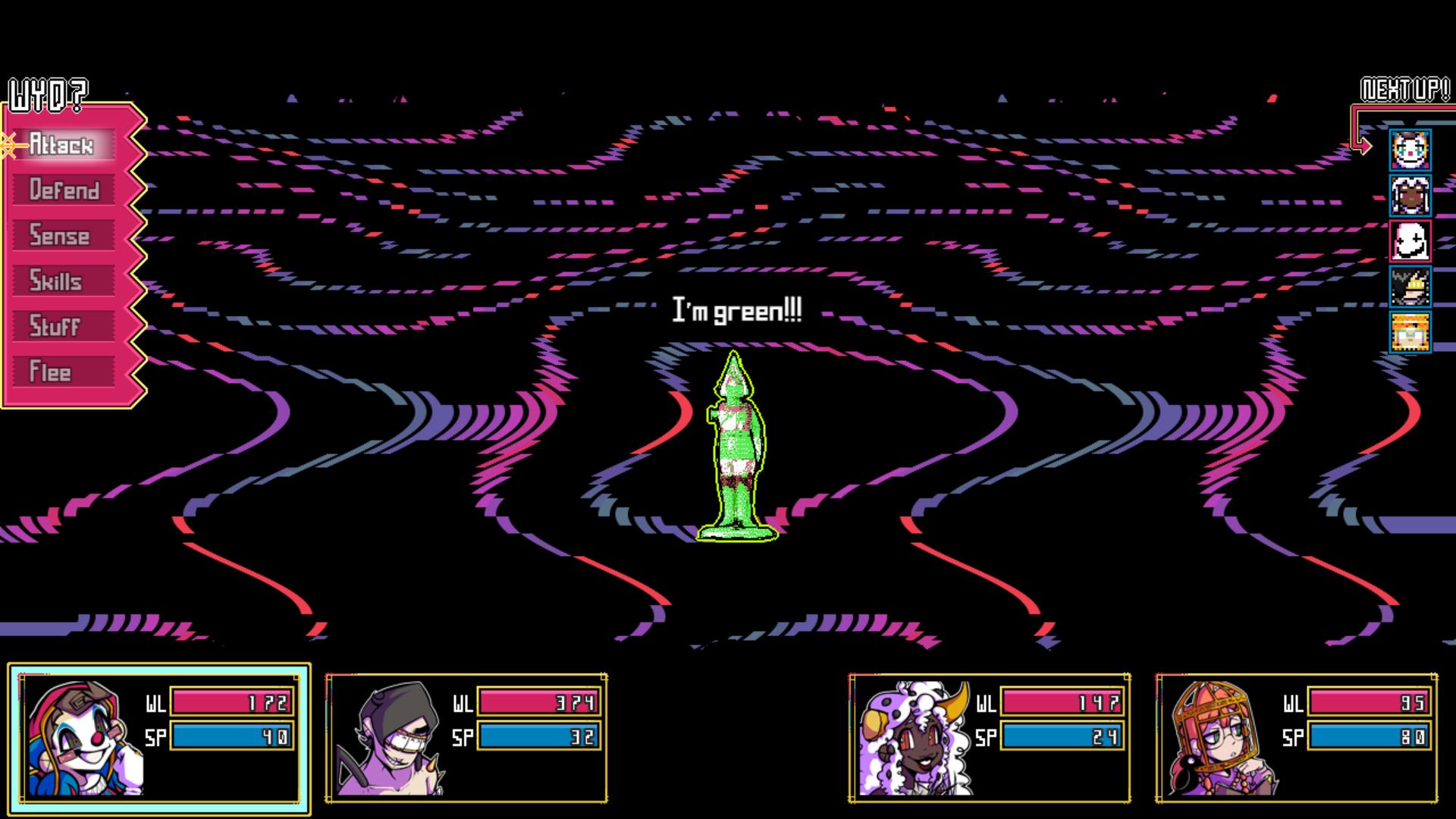
Task: Click the orange birdcage girl turn icon
Action: 1410,331
